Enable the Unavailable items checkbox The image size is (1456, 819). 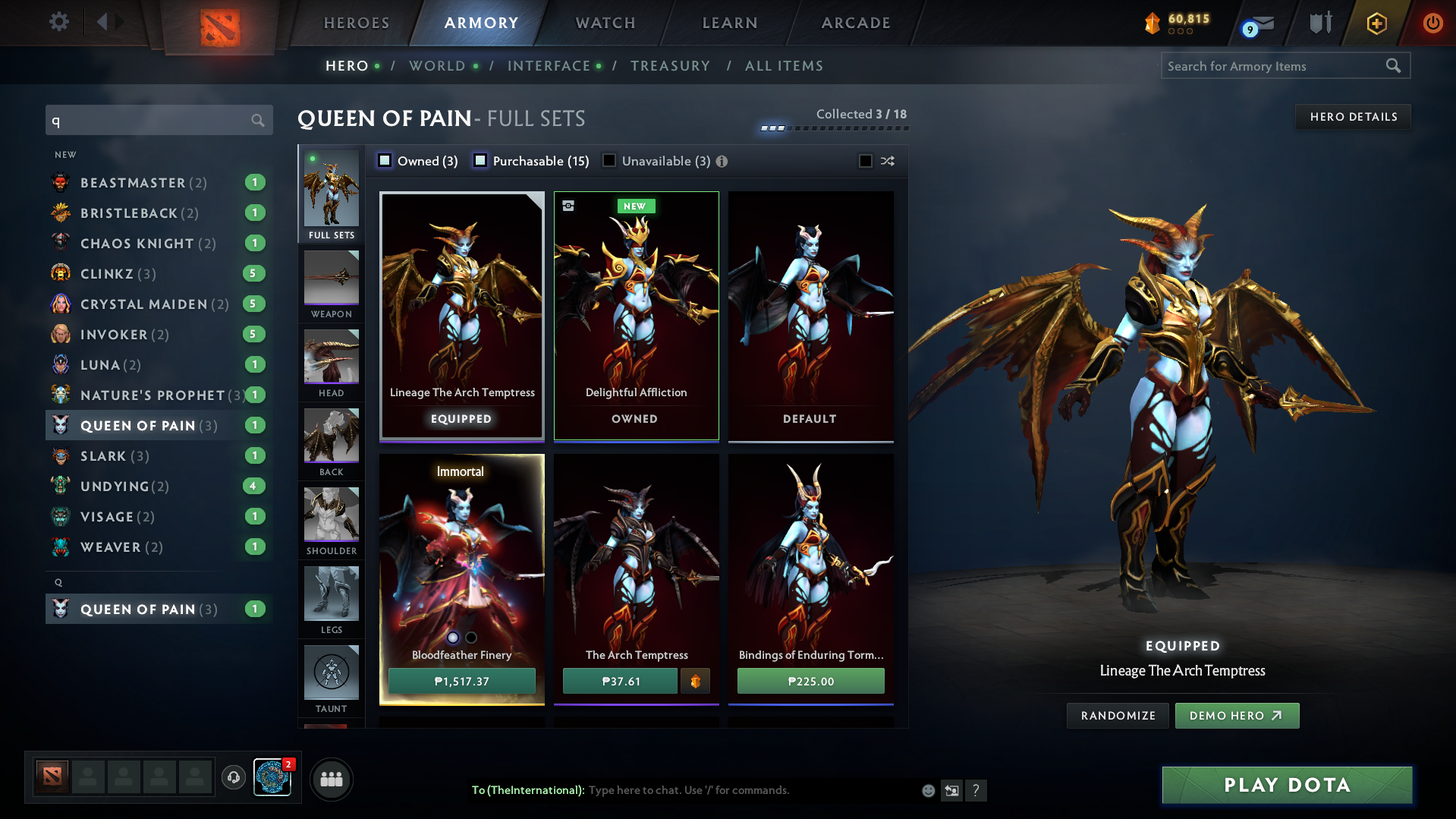(609, 161)
